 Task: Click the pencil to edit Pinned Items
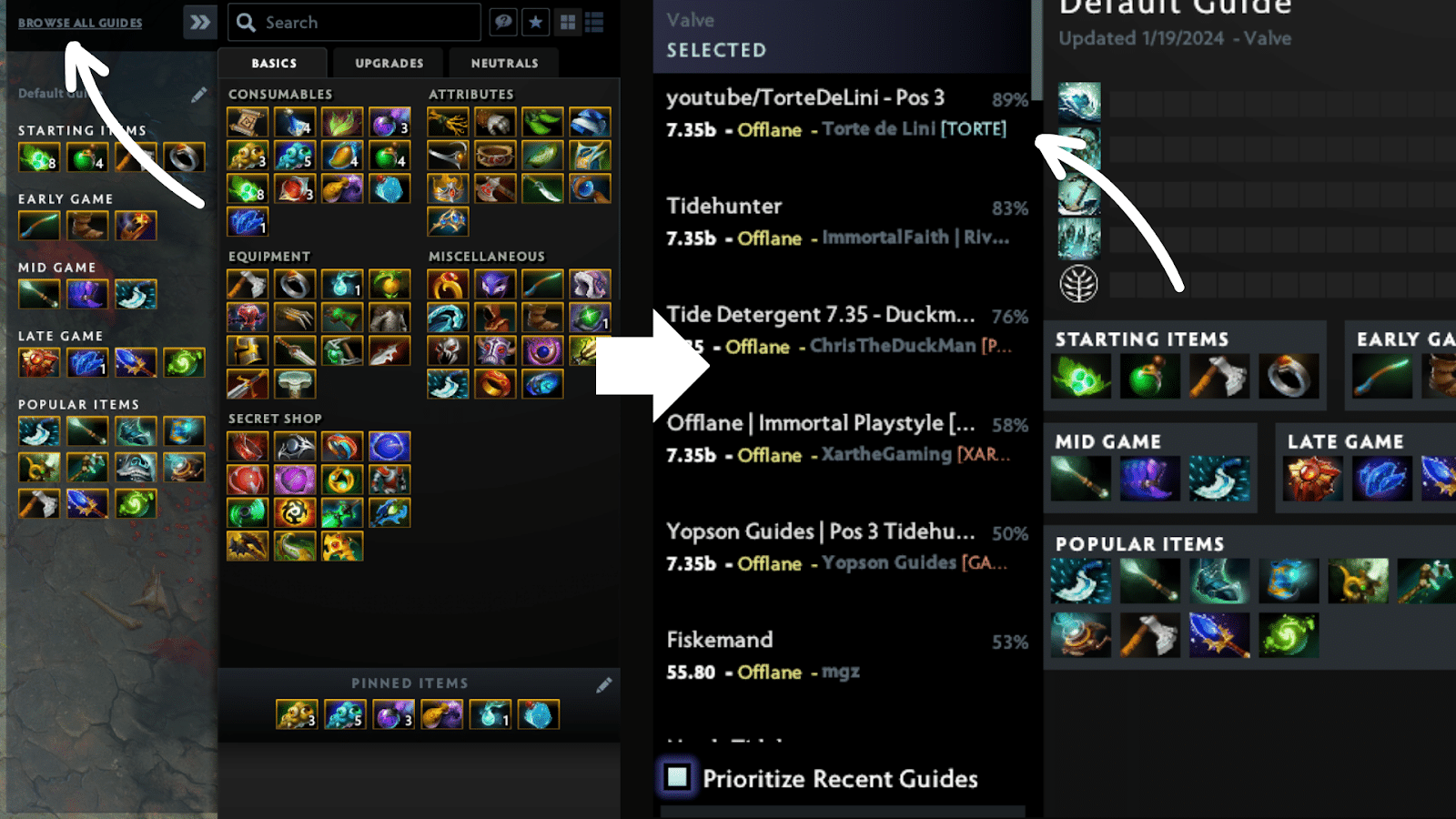coord(604,684)
